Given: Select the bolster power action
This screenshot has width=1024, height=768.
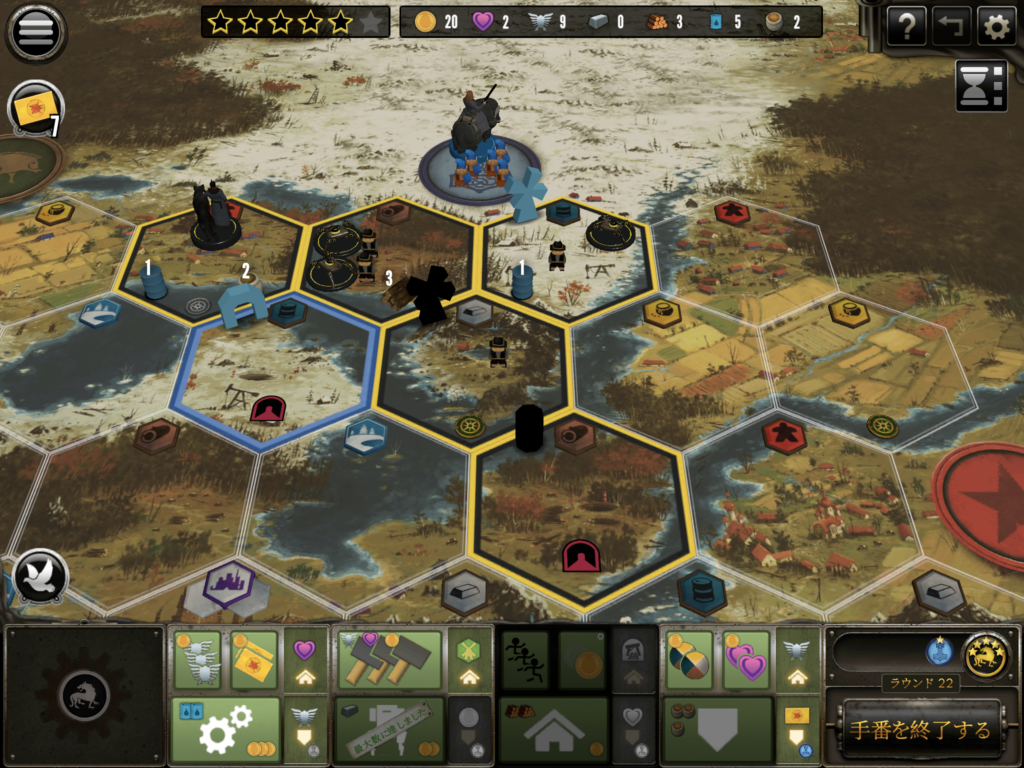Looking at the screenshot, I should (x=197, y=660).
